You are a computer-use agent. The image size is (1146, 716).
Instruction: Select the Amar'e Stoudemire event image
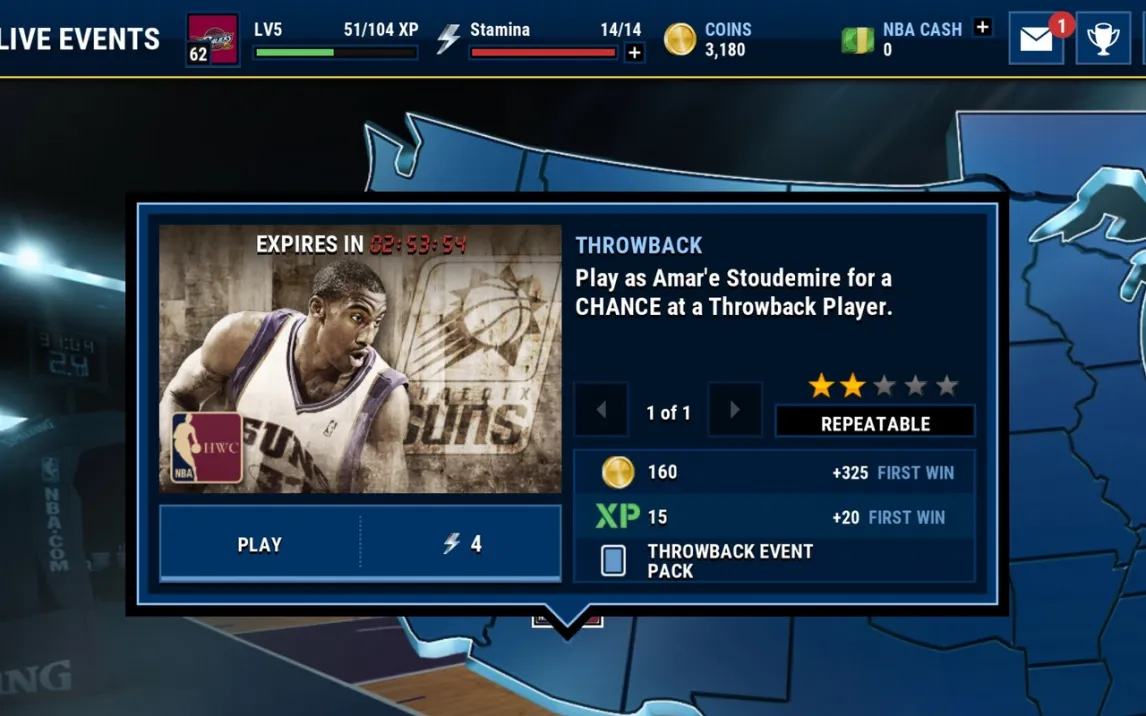[x=360, y=359]
